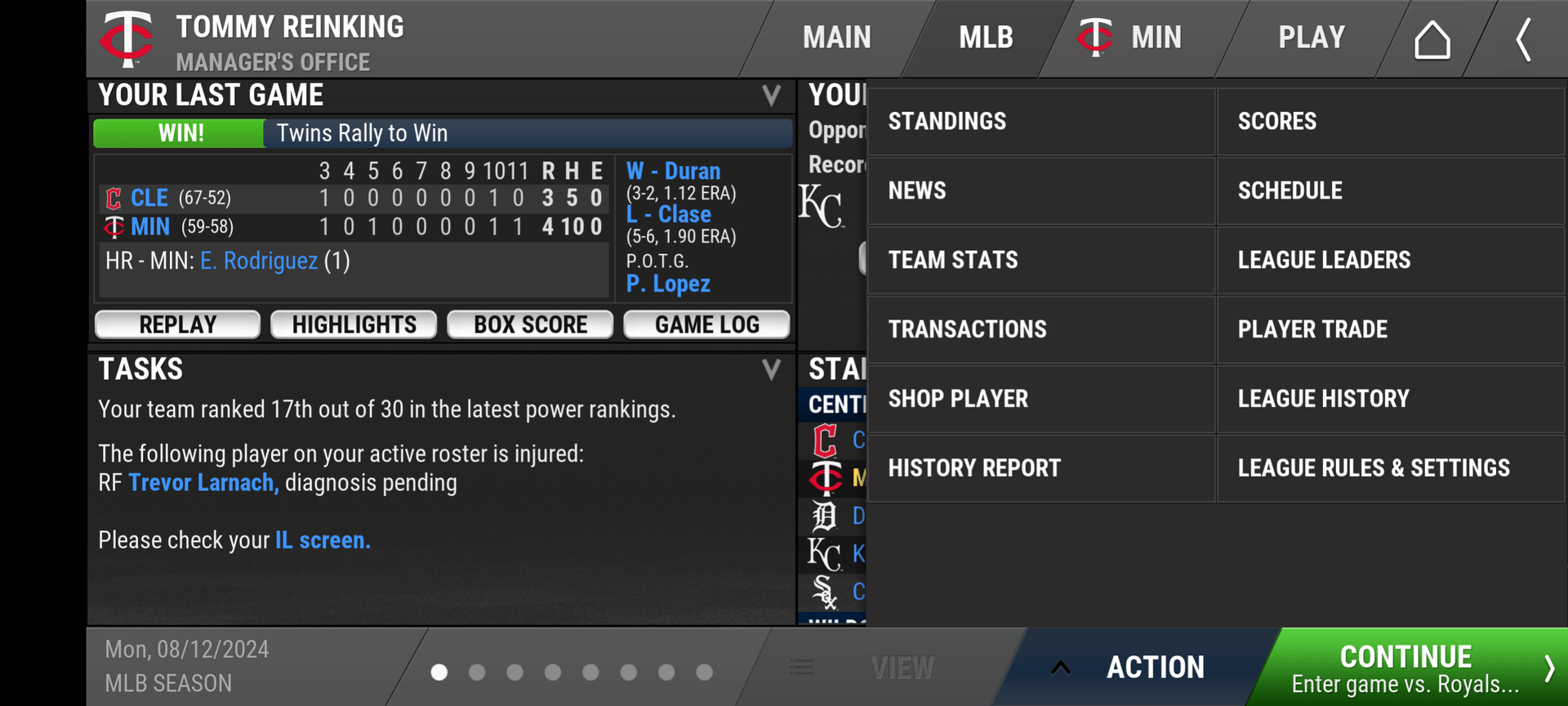Click the IL screen link

pos(323,540)
